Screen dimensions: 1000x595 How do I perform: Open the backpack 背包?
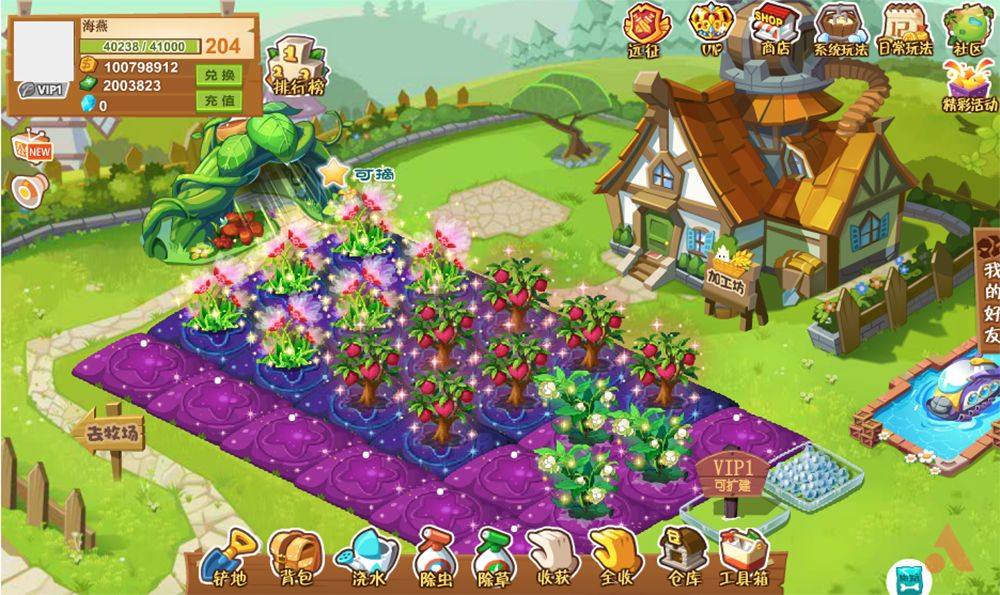point(296,555)
